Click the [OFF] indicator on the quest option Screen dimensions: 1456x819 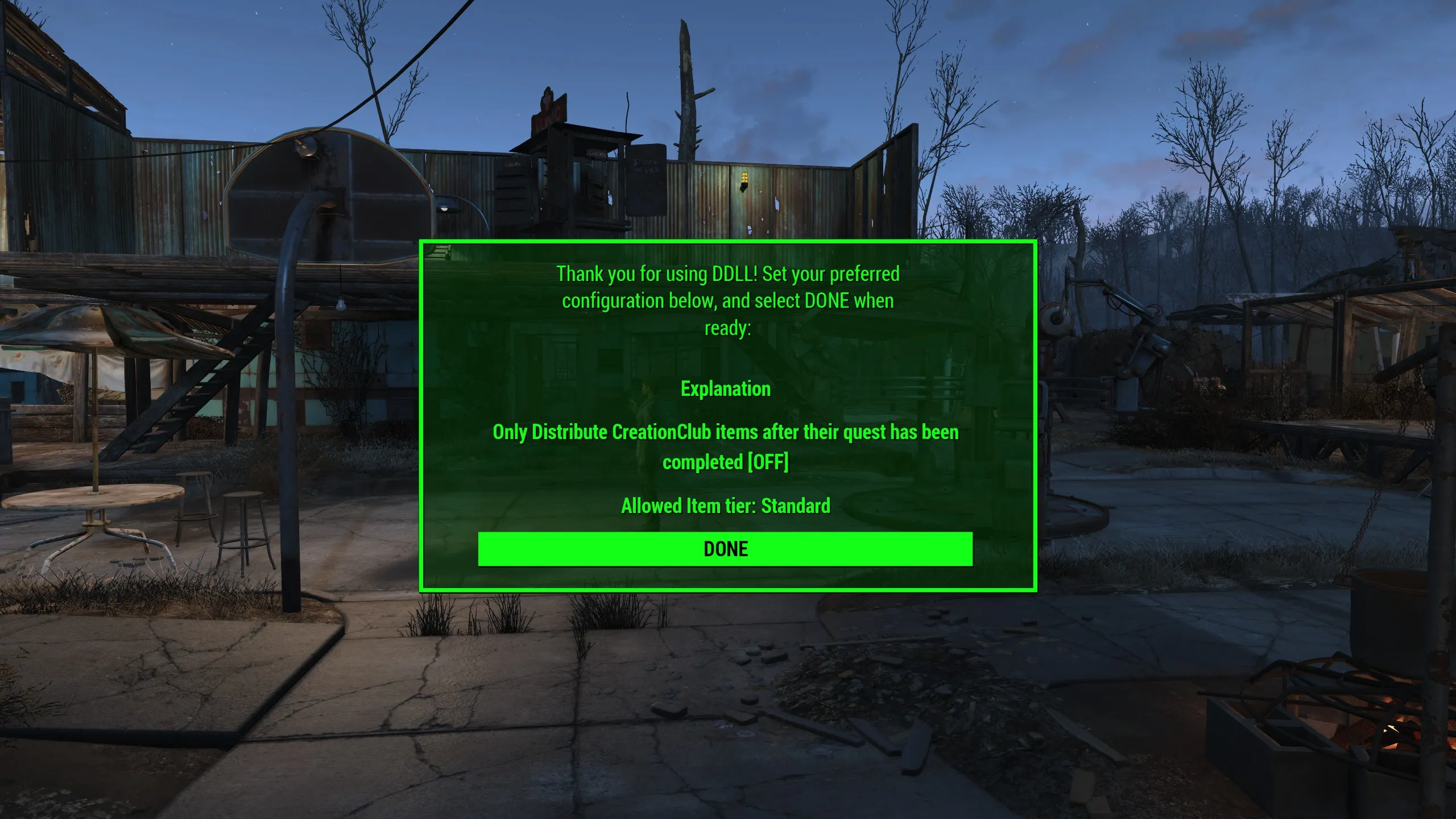pos(769,462)
